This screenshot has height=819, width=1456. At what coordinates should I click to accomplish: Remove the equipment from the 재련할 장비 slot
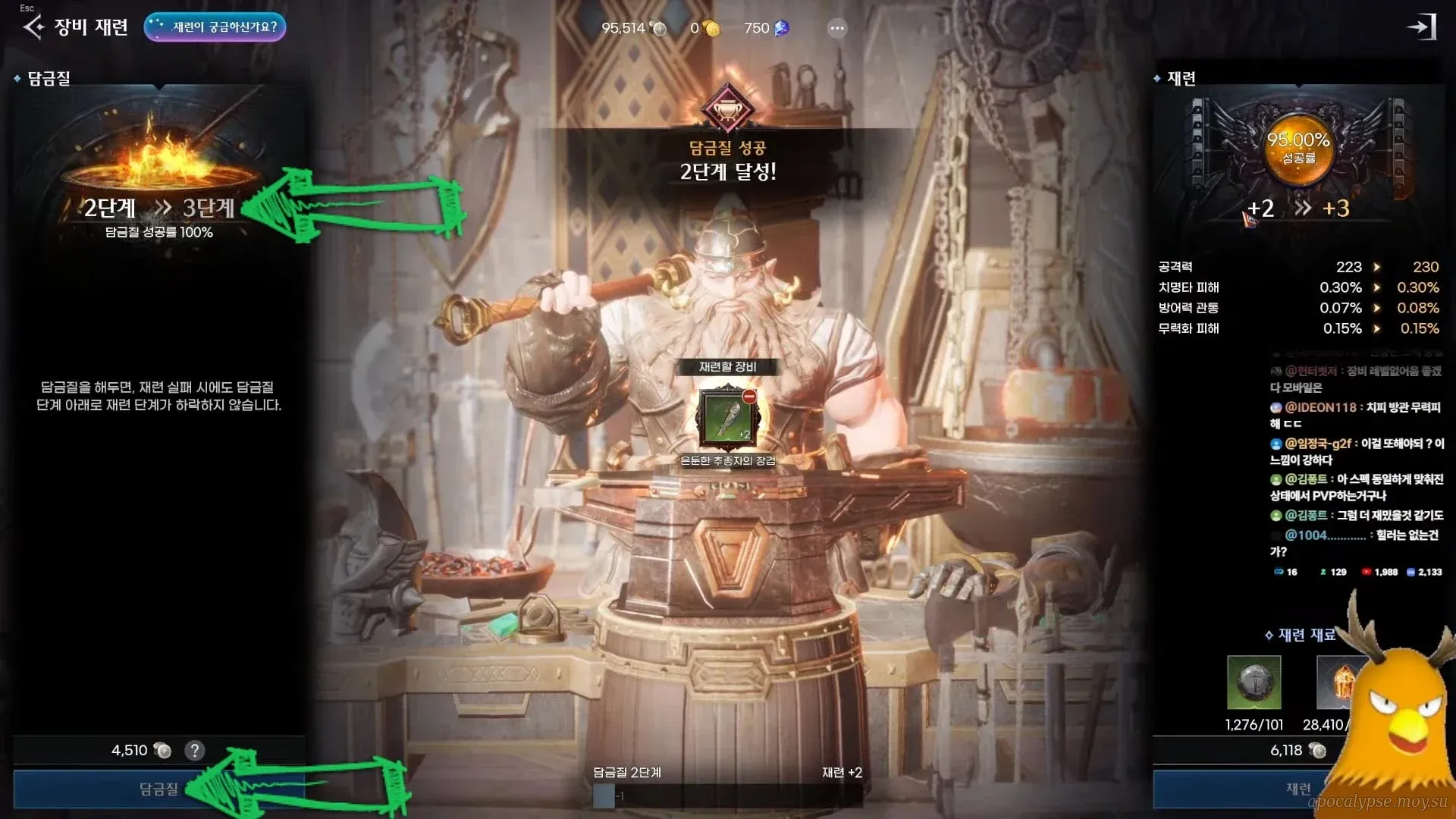[x=749, y=397]
